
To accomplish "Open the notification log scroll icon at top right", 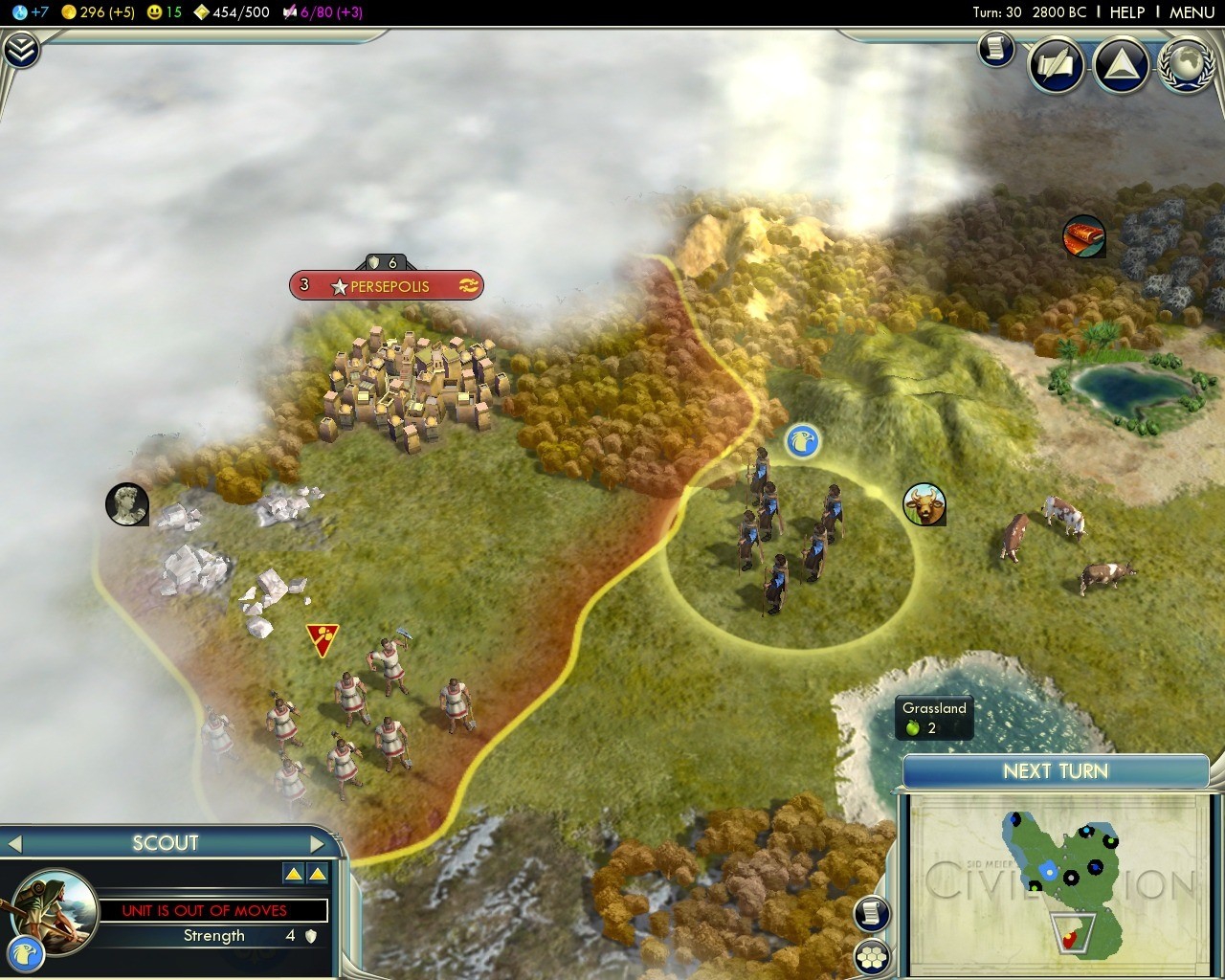I will click(995, 47).
